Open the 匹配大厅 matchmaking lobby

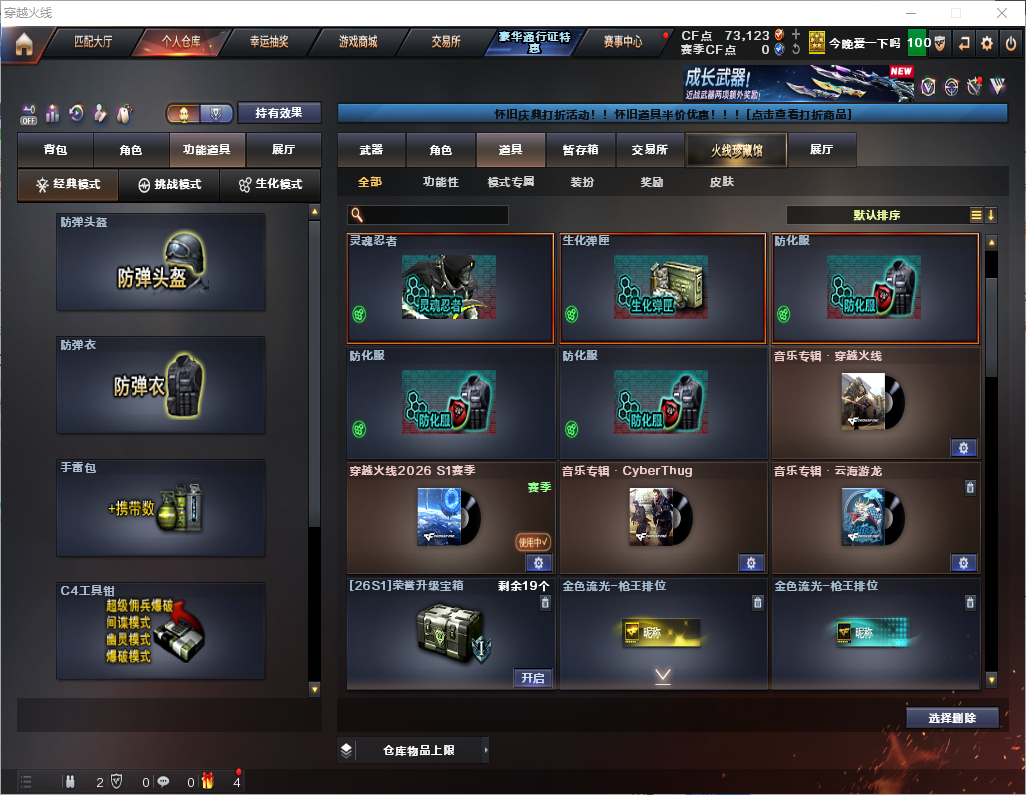click(x=93, y=43)
